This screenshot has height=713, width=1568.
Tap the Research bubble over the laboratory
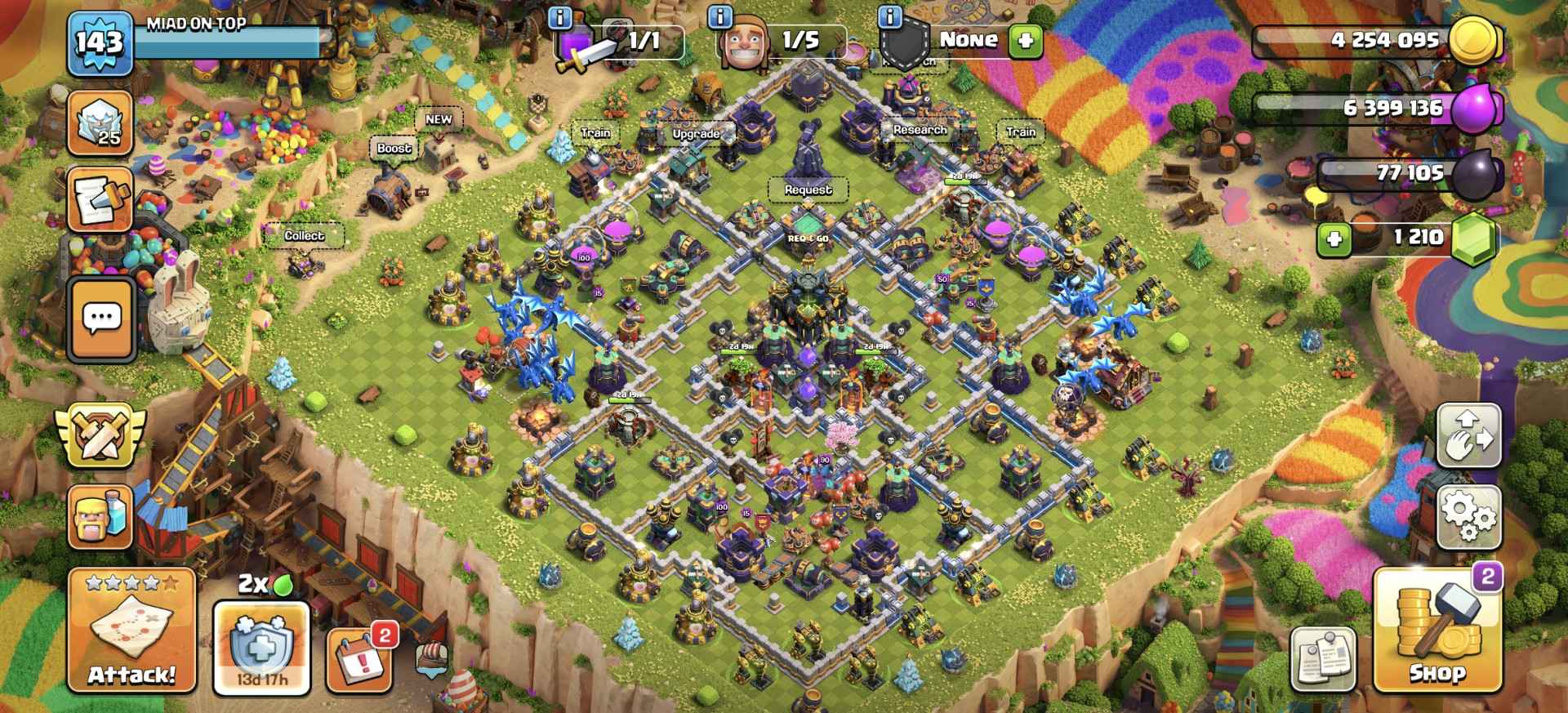(920, 130)
